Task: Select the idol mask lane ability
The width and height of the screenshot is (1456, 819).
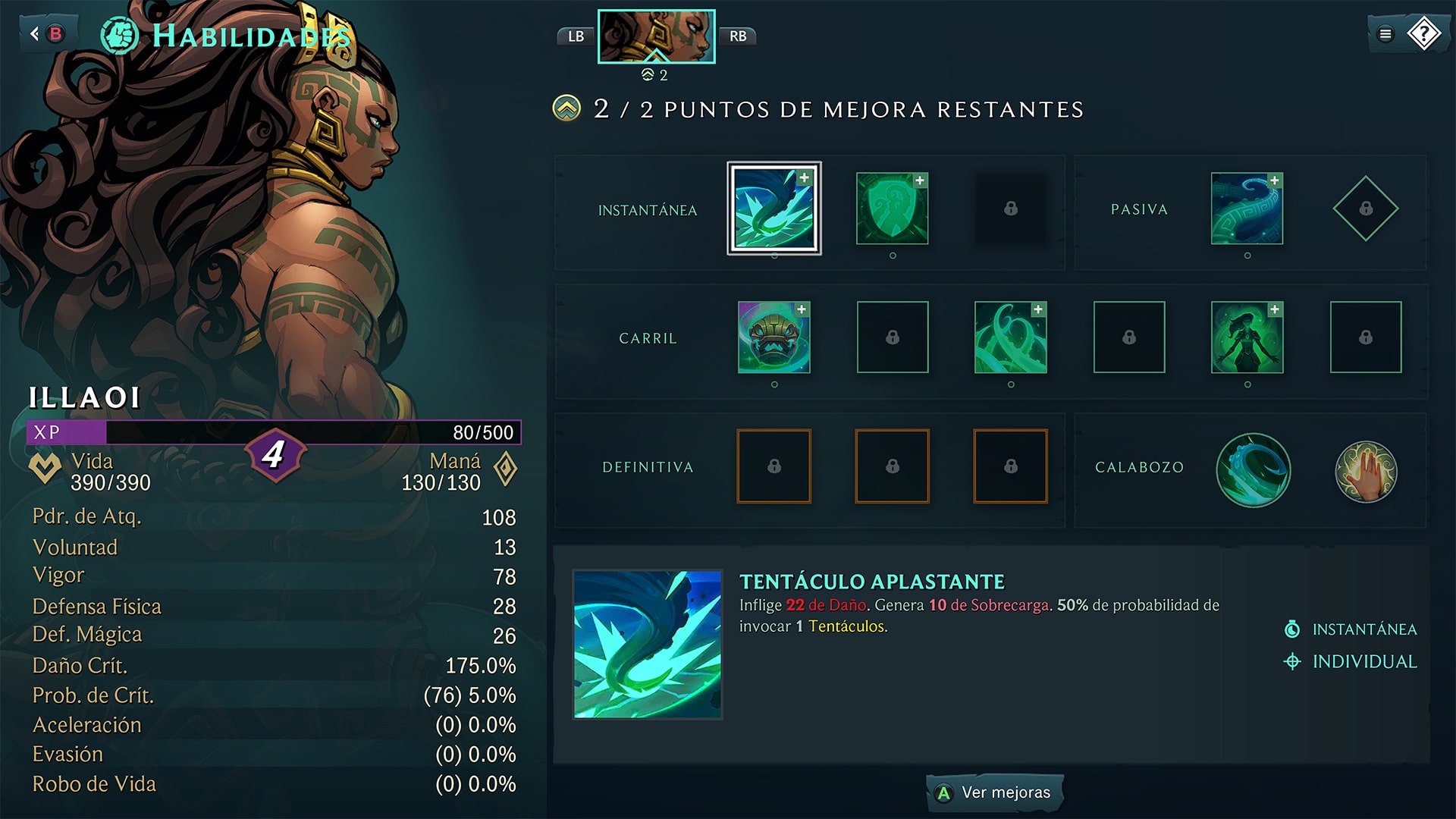Action: (773, 338)
